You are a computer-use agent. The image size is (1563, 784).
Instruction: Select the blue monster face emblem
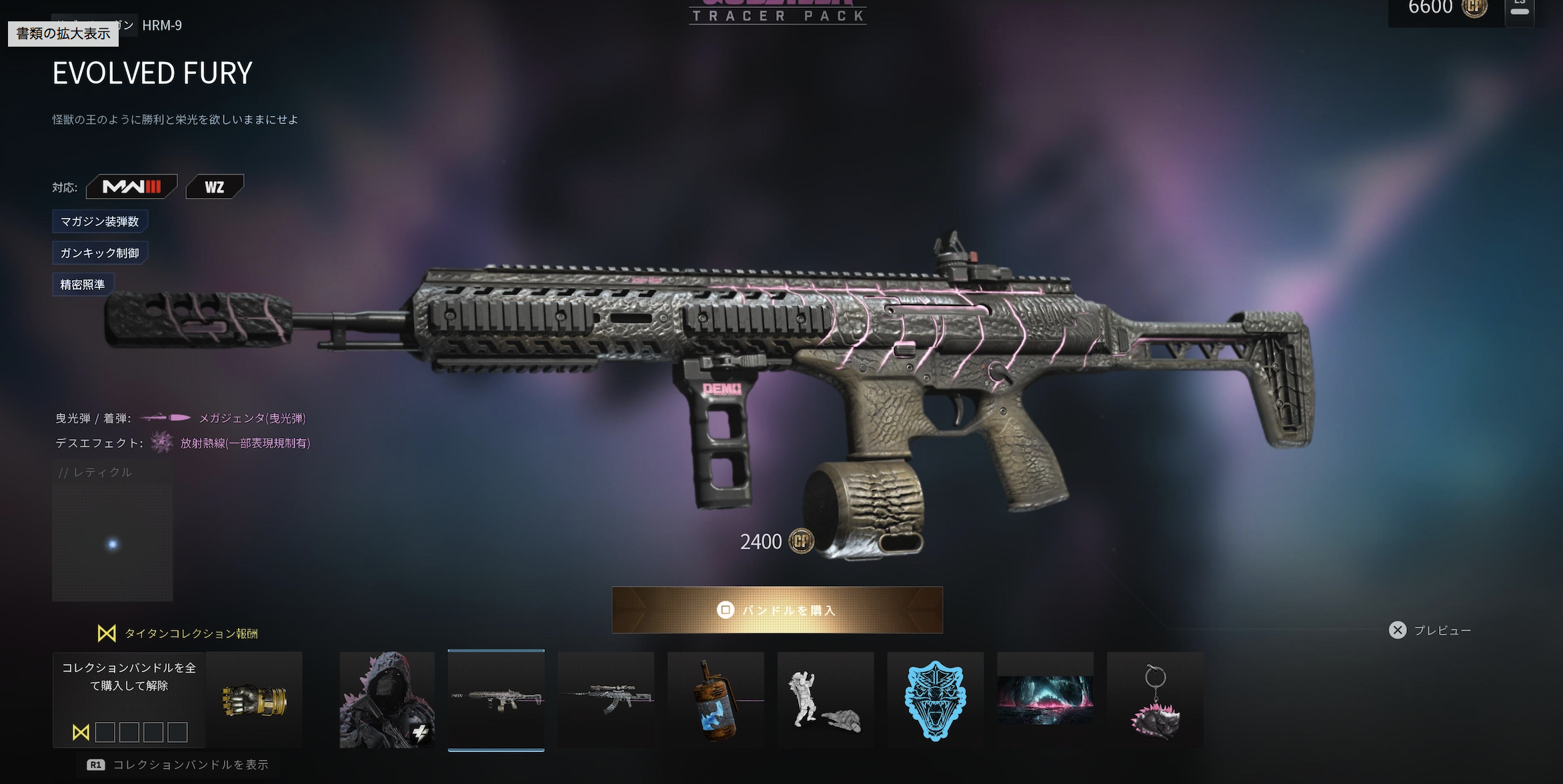click(935, 700)
